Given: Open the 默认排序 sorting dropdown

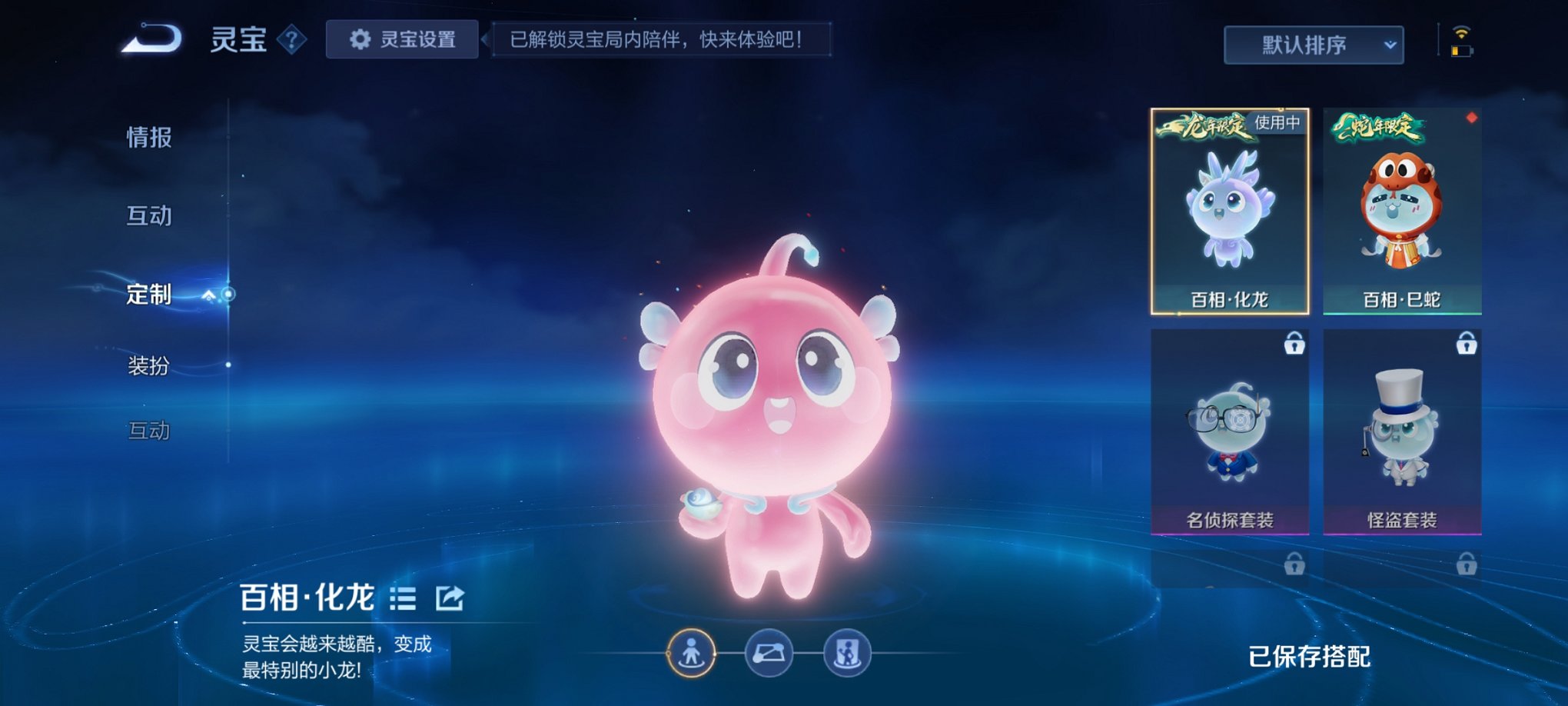Looking at the screenshot, I should tap(1312, 44).
